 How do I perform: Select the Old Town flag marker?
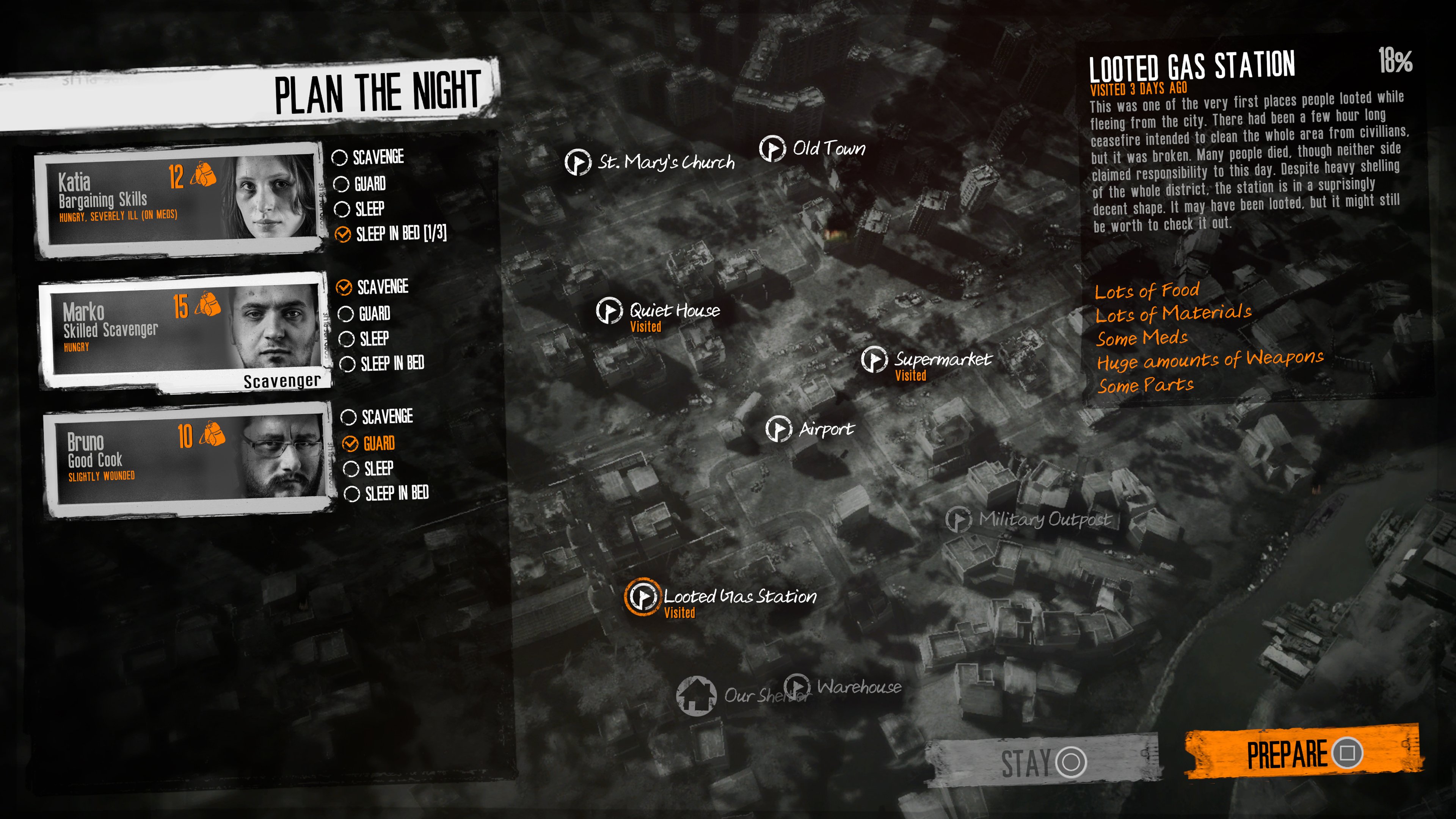[772, 149]
